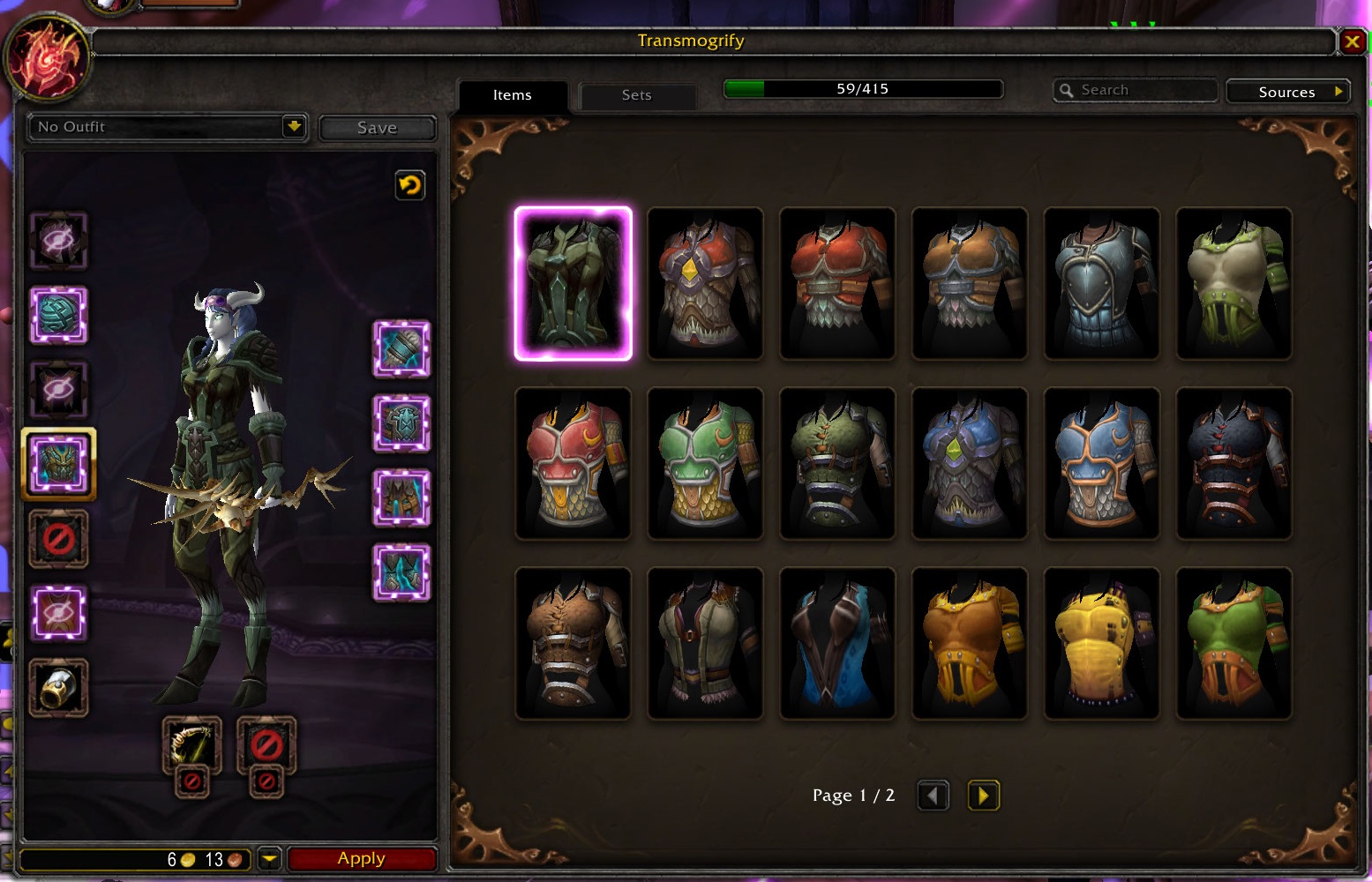1372x882 pixels.
Task: Close the Transmogrify window
Action: coord(1352,41)
